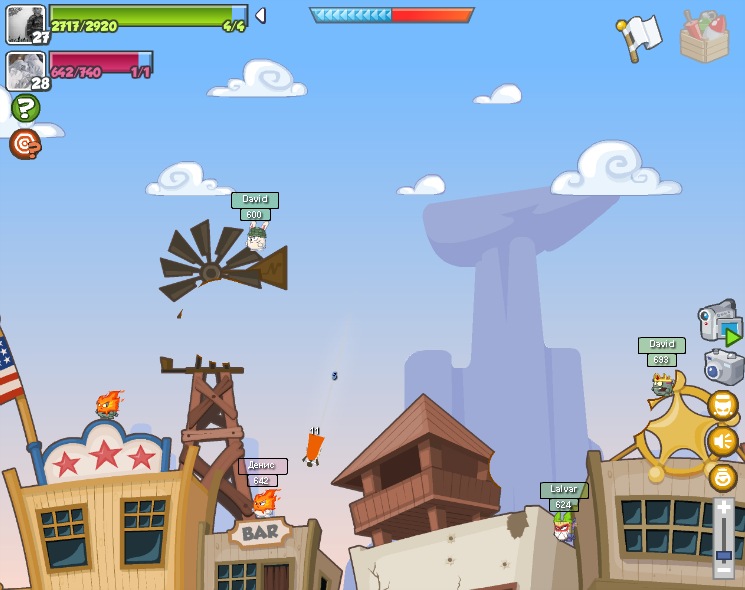
Task: Open the weapons crate inventory
Action: pos(704,37)
